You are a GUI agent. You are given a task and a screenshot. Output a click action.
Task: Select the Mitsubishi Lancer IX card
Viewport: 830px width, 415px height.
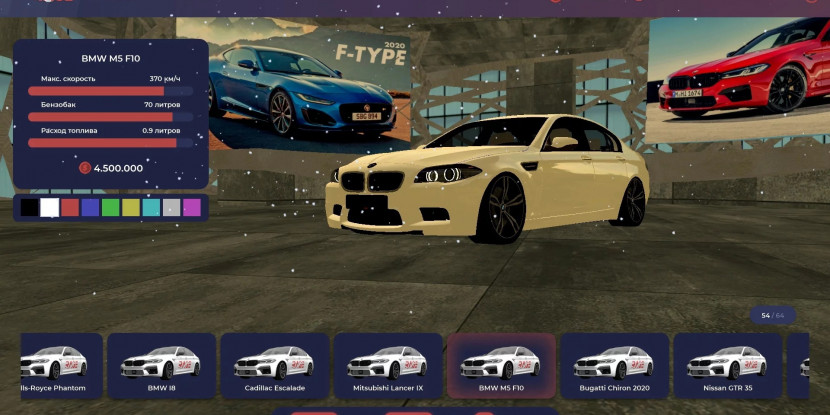coord(388,365)
